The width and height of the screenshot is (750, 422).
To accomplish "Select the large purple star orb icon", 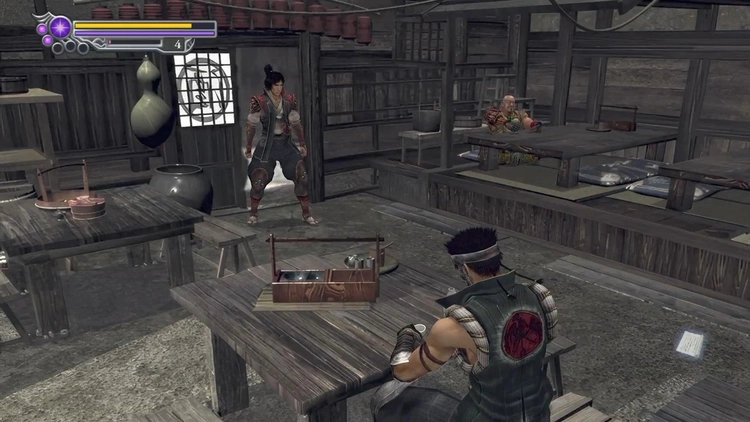I will tap(60, 27).
